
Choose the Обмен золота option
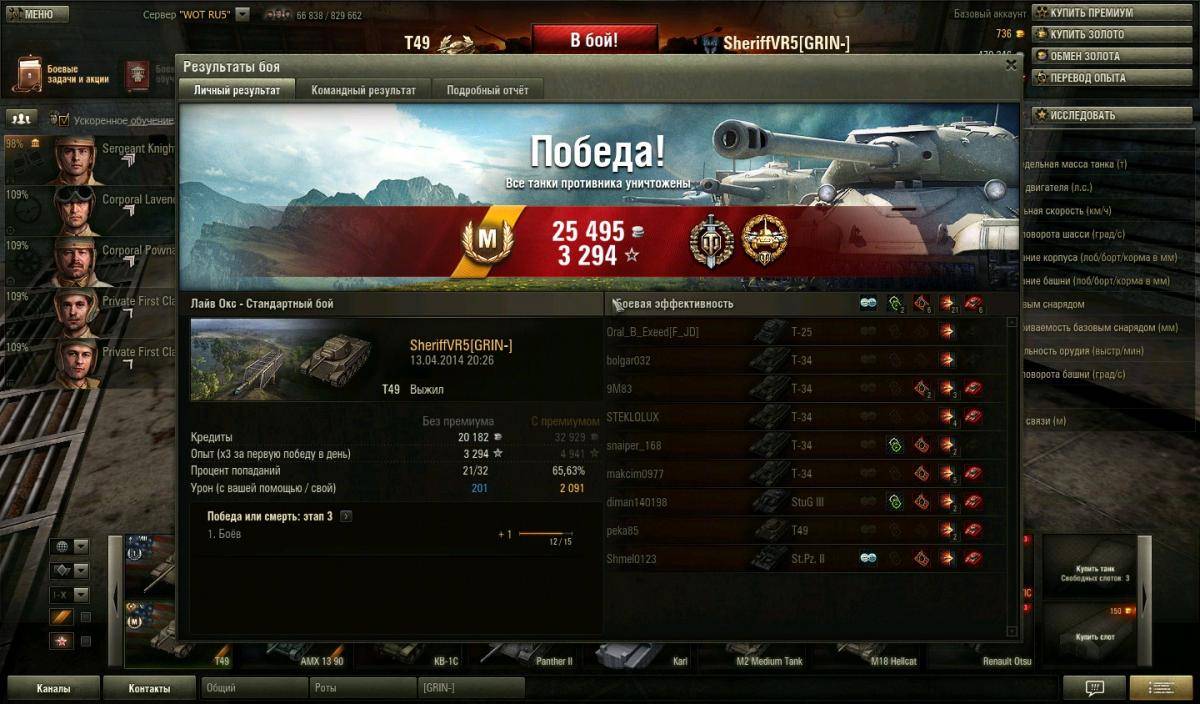tap(1085, 56)
